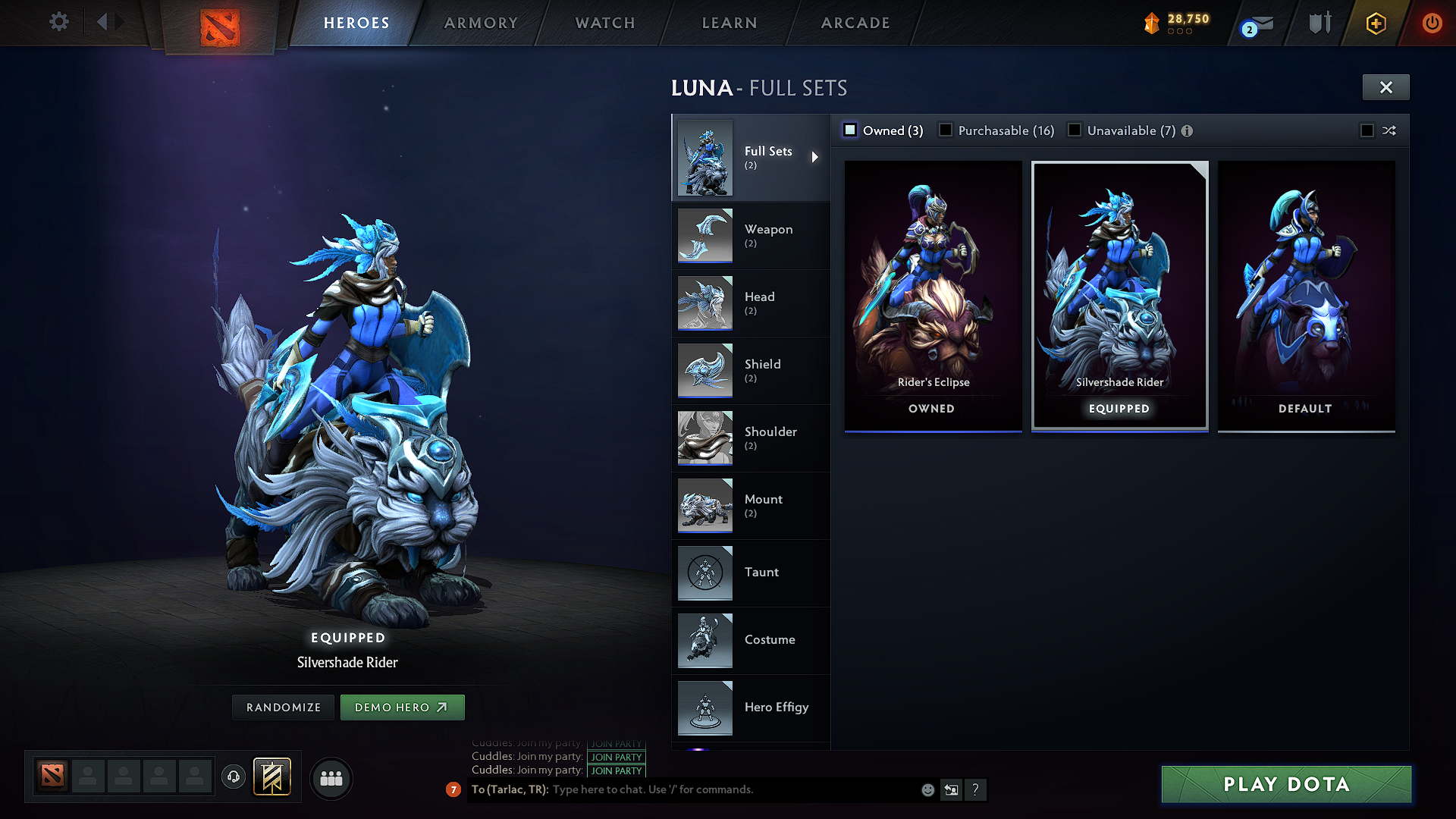Screen dimensions: 1456x819
Task: Expand the Full Sets category arrow
Action: 816,157
